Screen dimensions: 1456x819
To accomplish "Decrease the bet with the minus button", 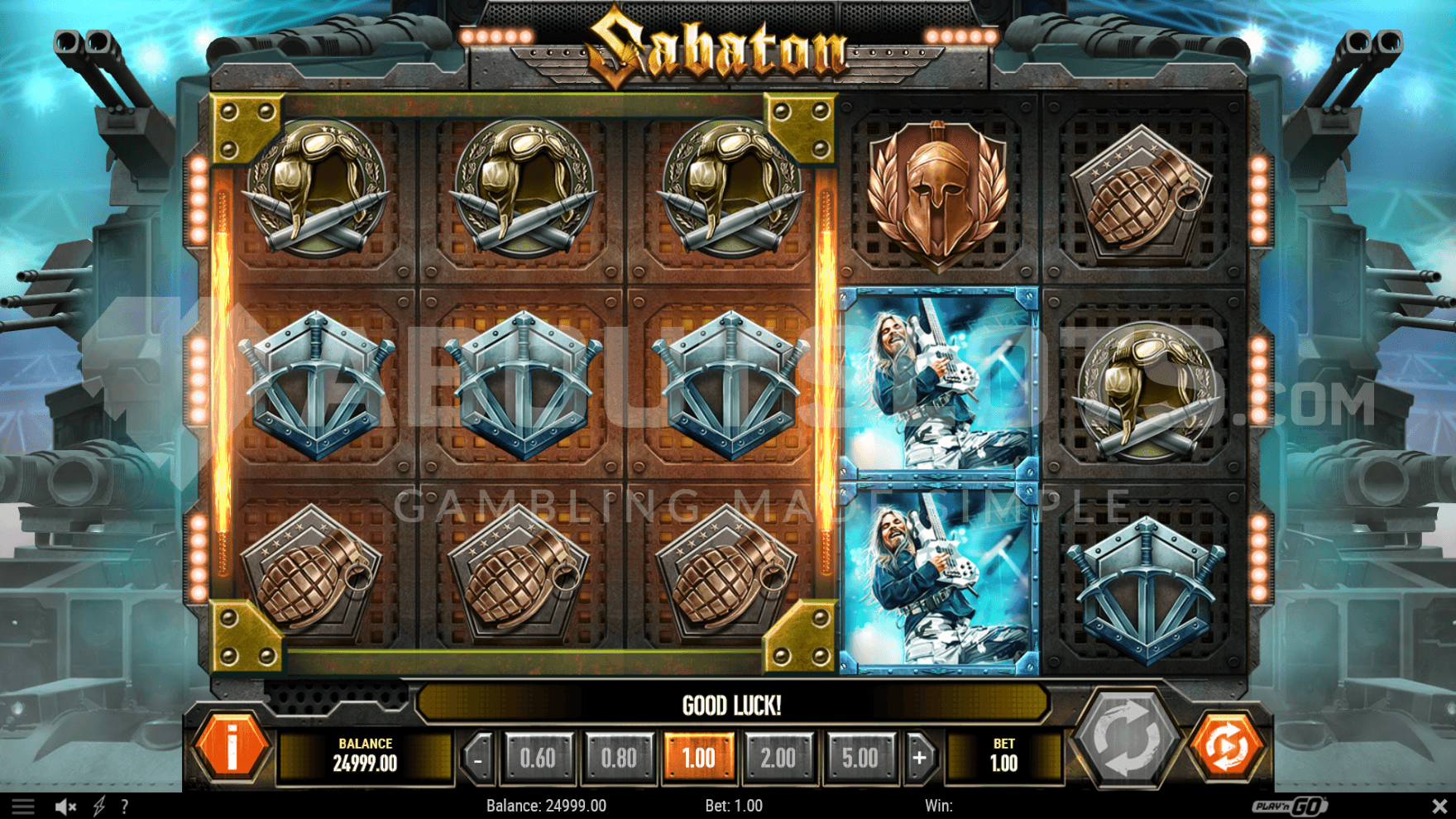I will (478, 758).
